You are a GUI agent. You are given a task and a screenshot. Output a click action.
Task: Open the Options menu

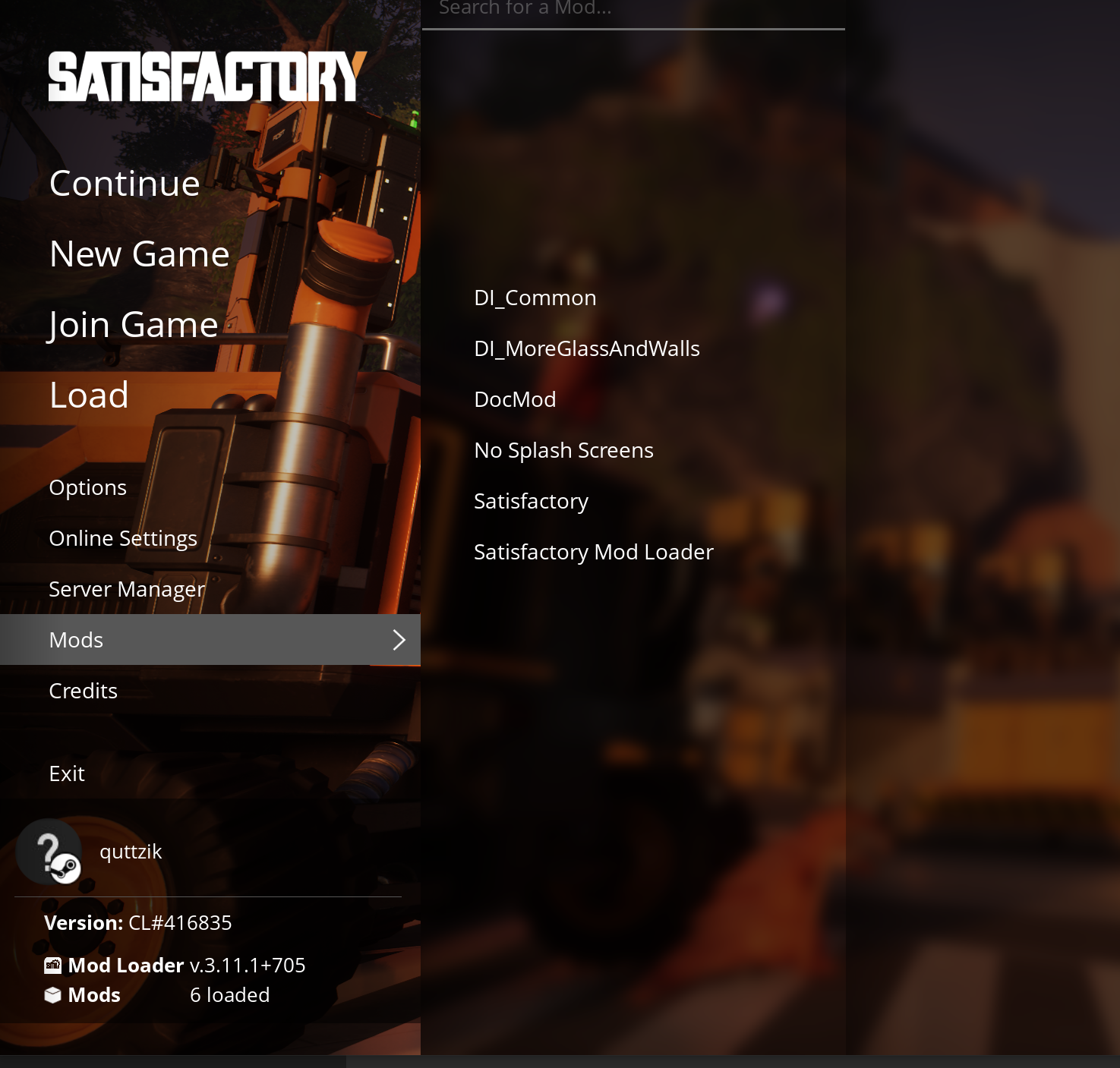click(x=88, y=488)
